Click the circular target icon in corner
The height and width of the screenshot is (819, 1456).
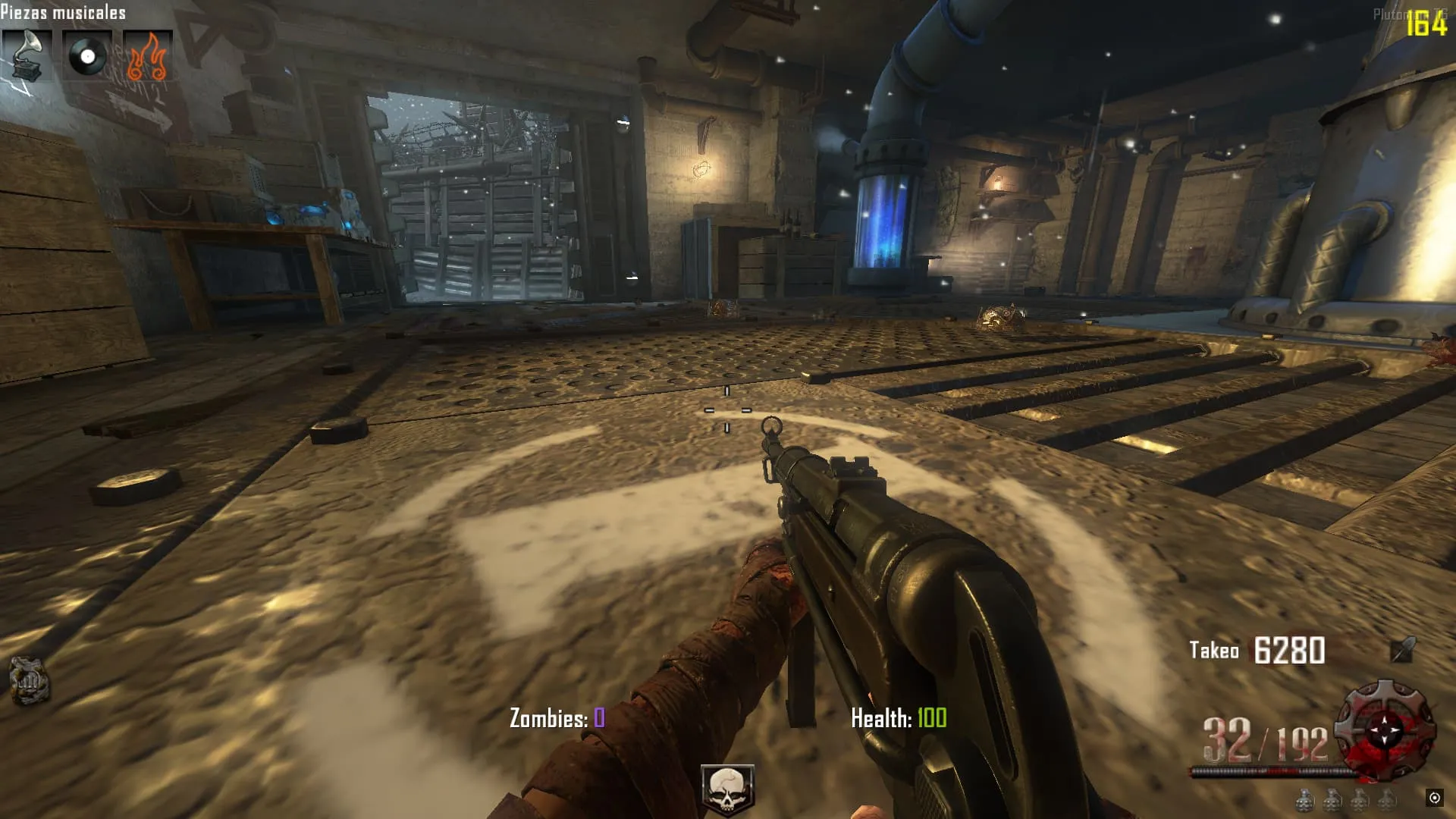coord(1434,797)
